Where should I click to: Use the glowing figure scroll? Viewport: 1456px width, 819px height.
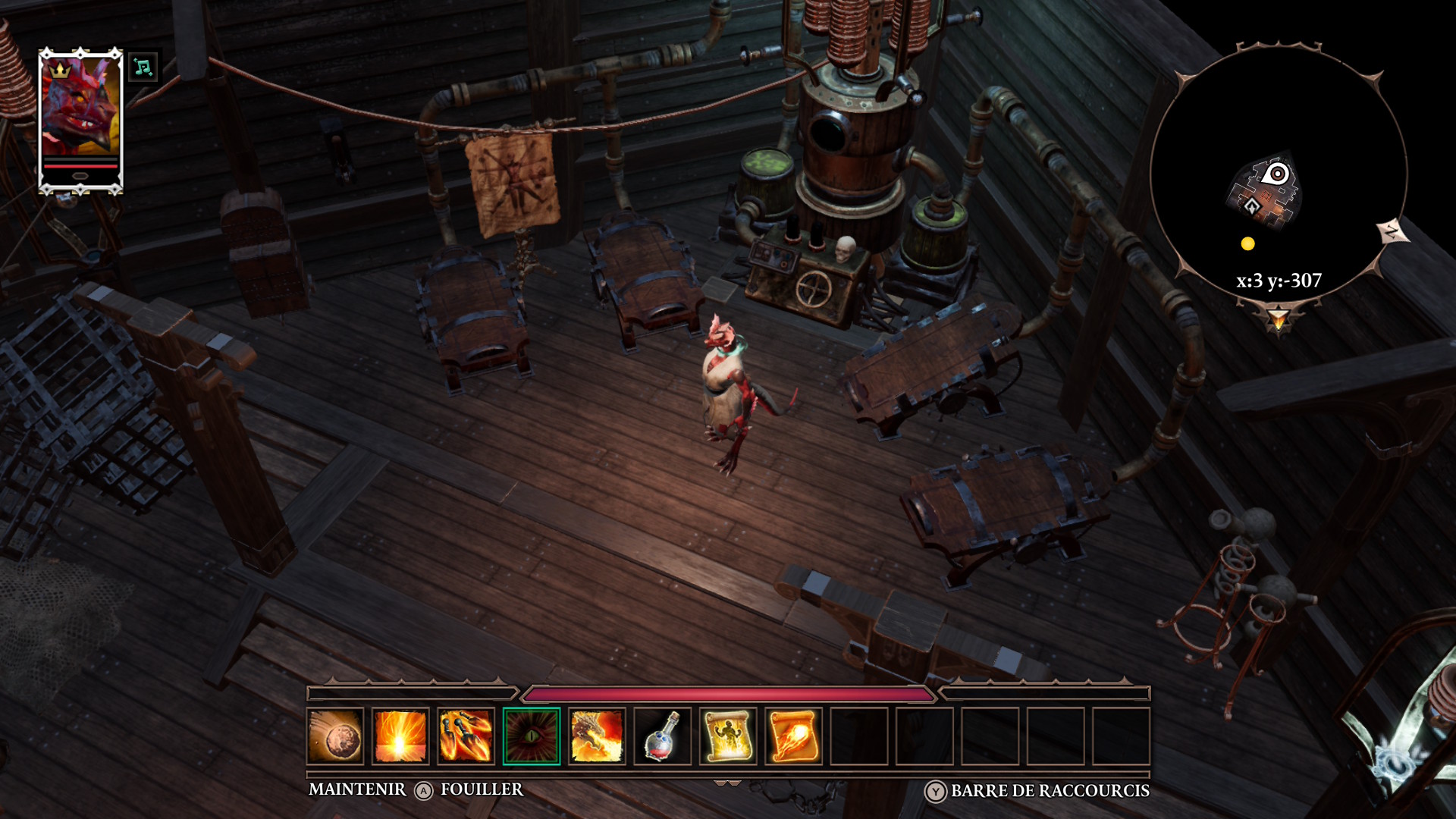[727, 736]
